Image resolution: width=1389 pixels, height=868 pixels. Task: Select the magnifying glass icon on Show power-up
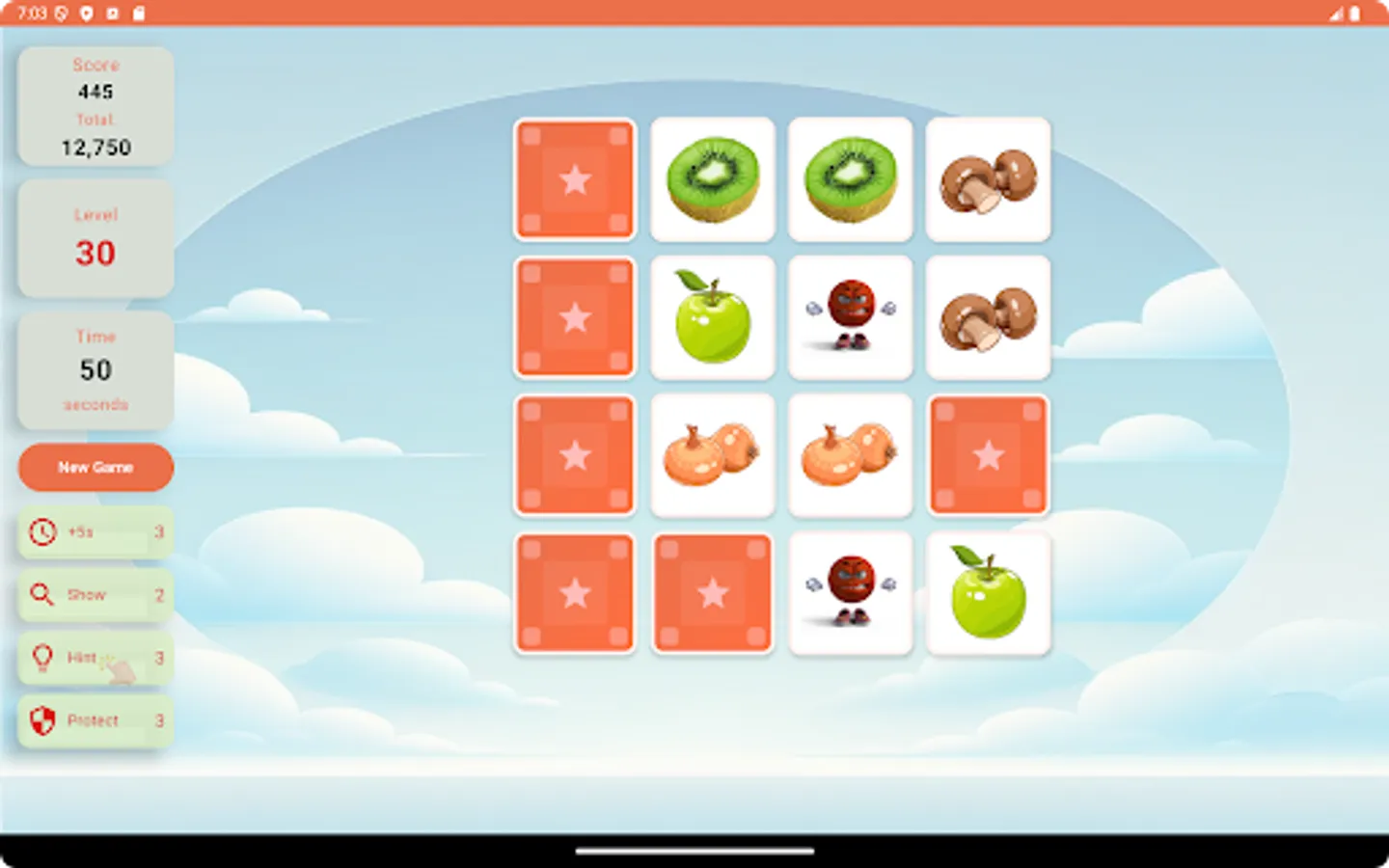pyautogui.click(x=41, y=595)
